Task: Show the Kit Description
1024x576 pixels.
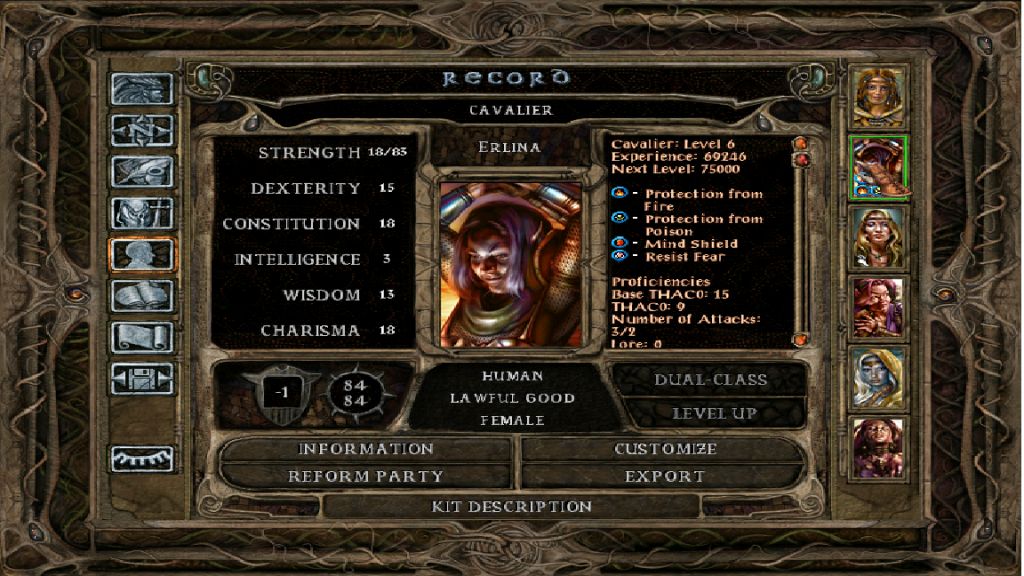Action: (511, 506)
